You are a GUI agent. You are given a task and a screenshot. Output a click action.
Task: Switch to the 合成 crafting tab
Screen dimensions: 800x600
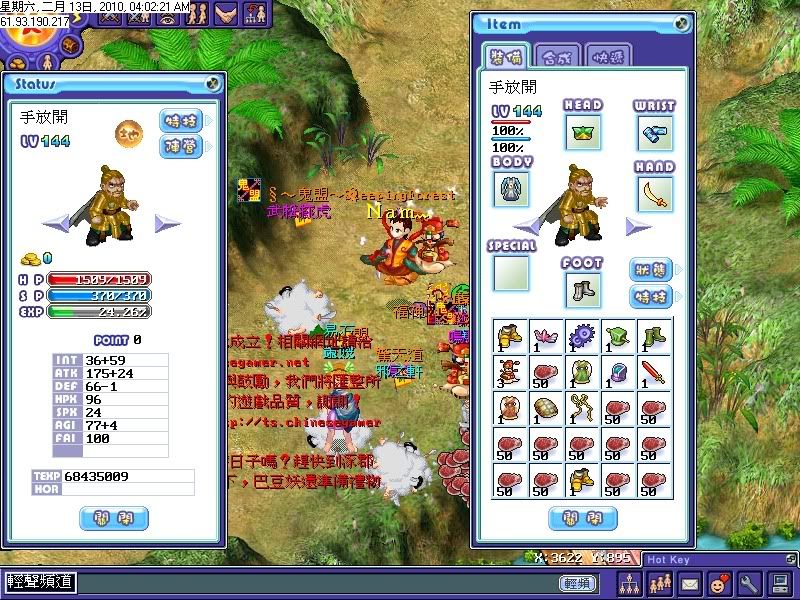click(556, 56)
